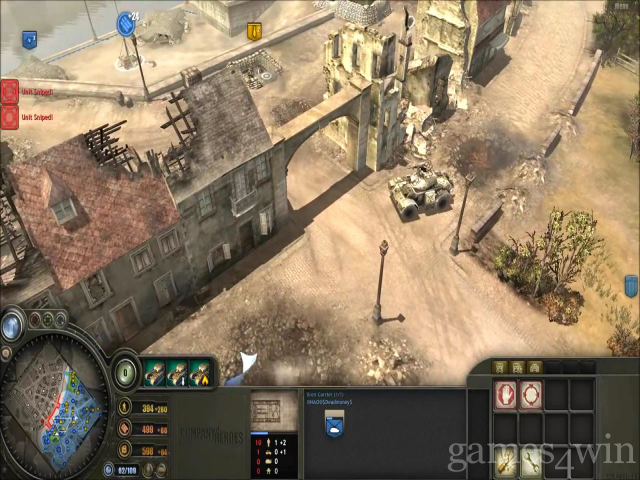The width and height of the screenshot is (640, 480).
Task: Activate the red circular-arrows command icon
Action: [x=530, y=394]
